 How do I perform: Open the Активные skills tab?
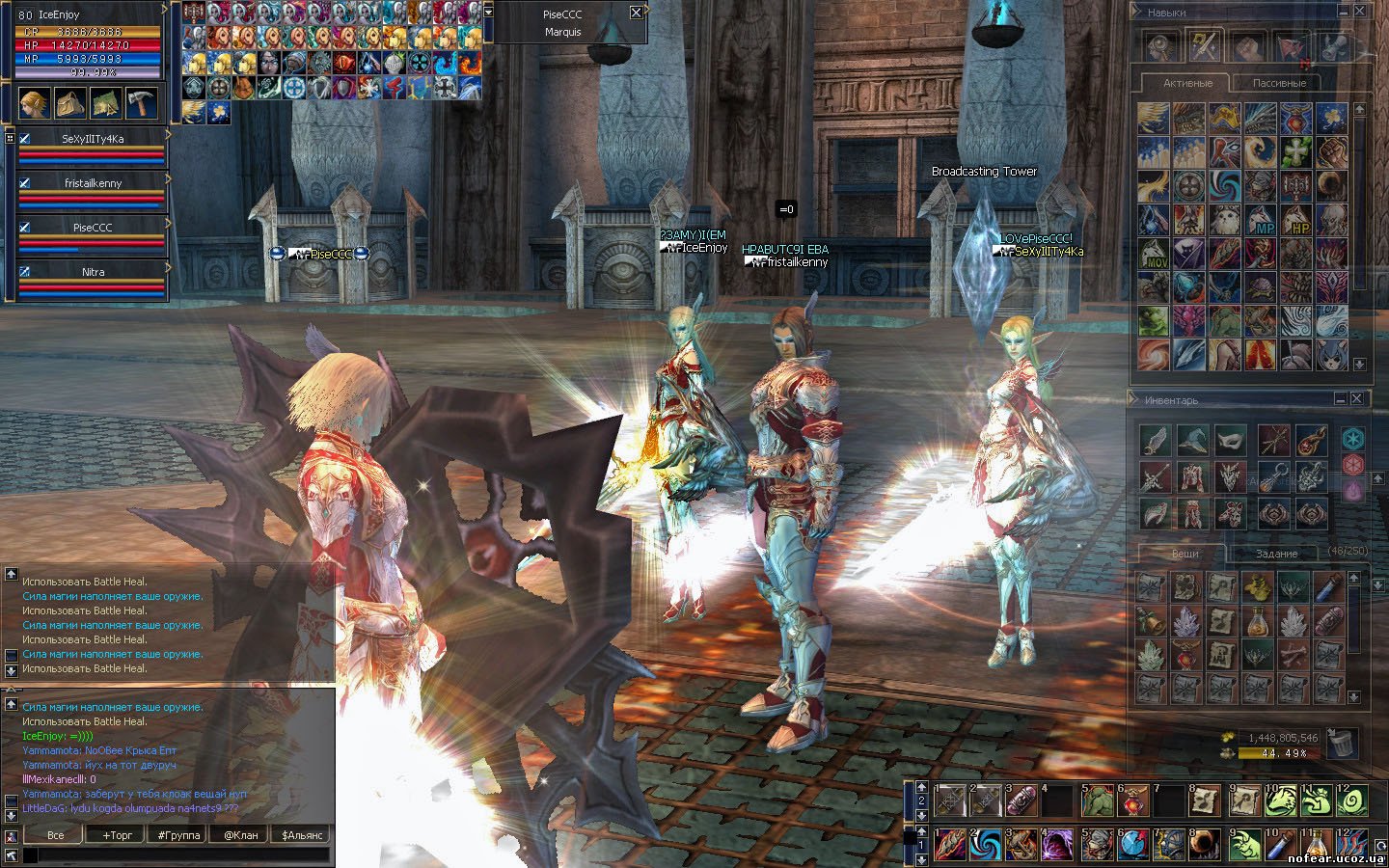pos(1186,83)
